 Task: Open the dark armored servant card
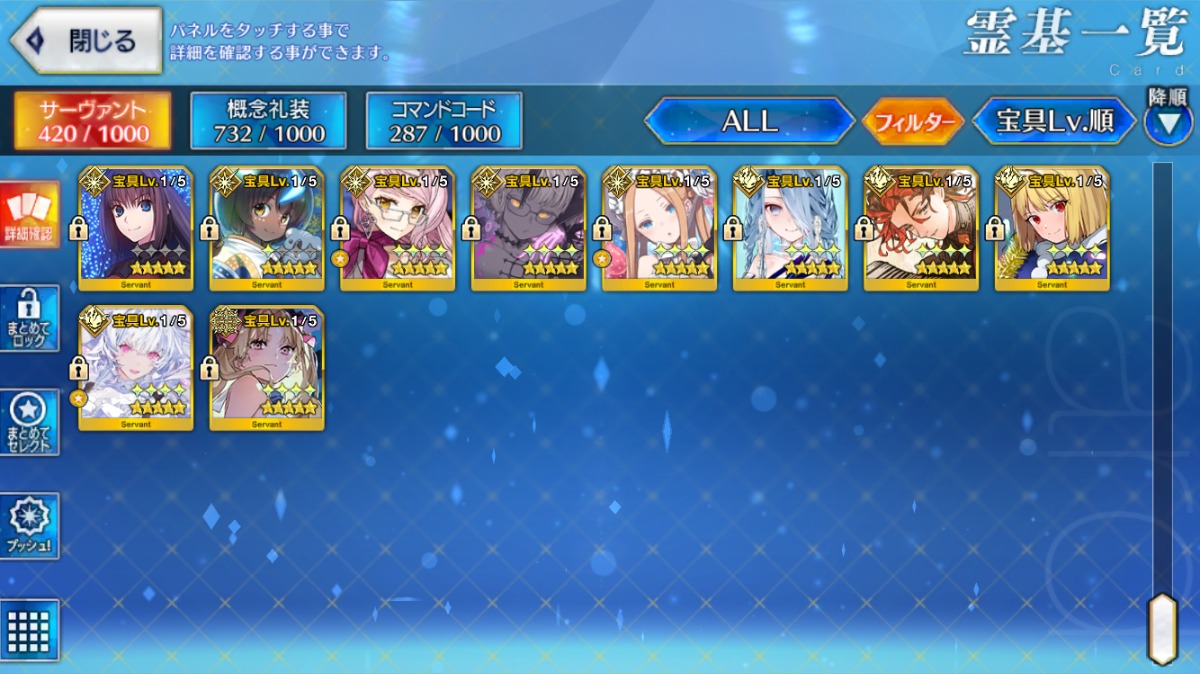(529, 229)
